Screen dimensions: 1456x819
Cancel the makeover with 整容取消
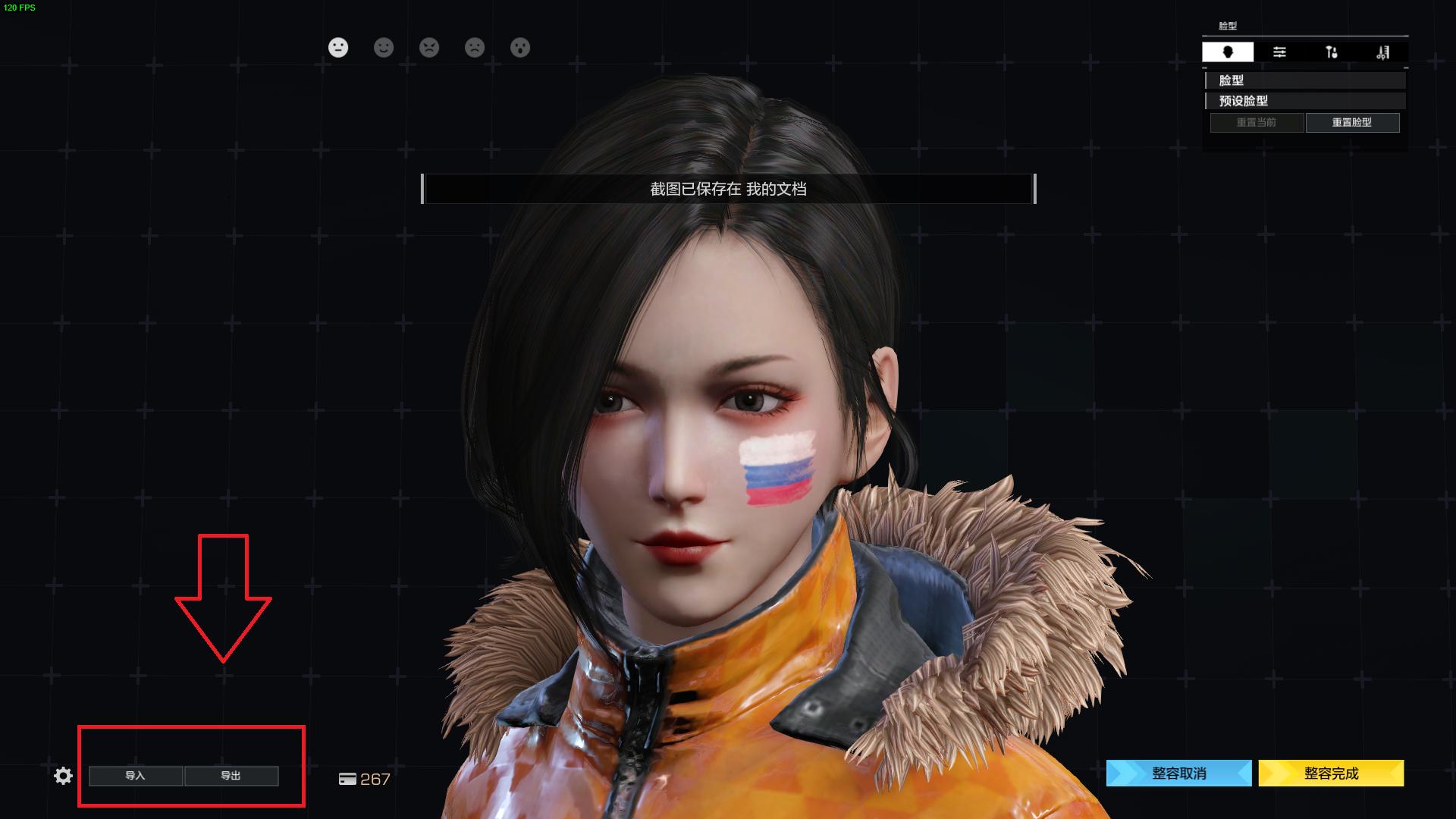tap(1179, 773)
